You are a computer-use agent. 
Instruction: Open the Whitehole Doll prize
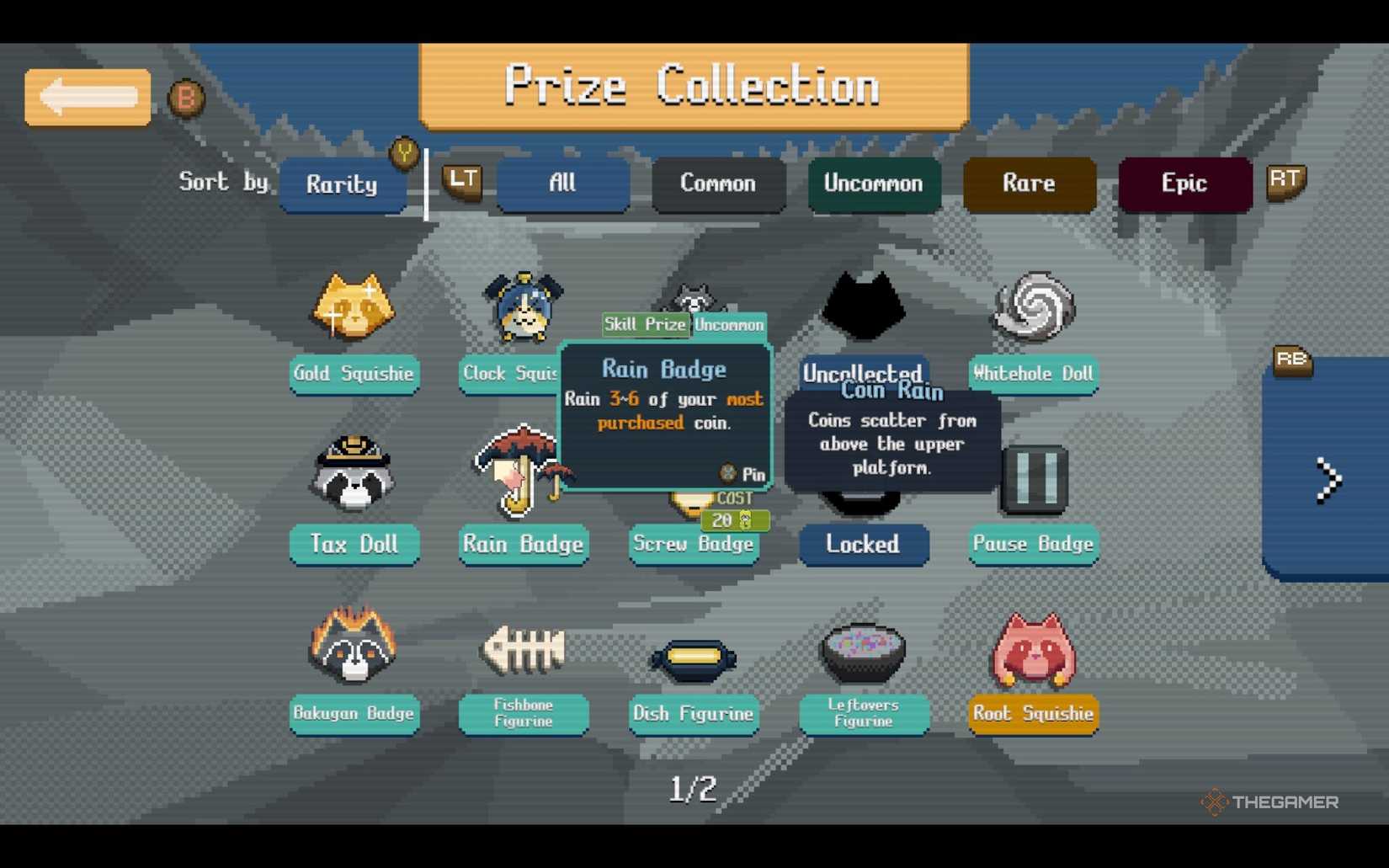tap(1034, 307)
